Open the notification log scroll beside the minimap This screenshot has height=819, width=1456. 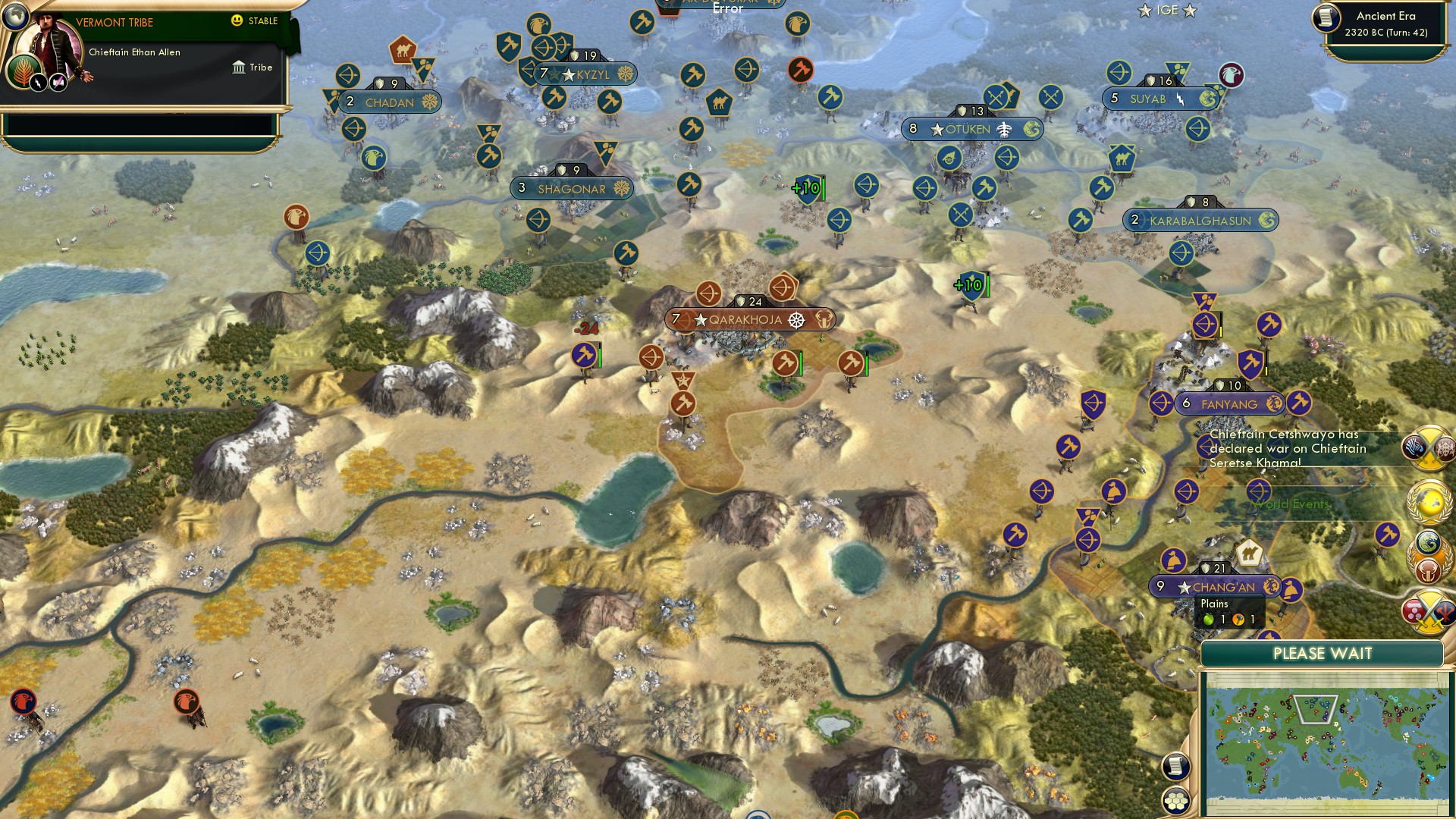pyautogui.click(x=1176, y=767)
